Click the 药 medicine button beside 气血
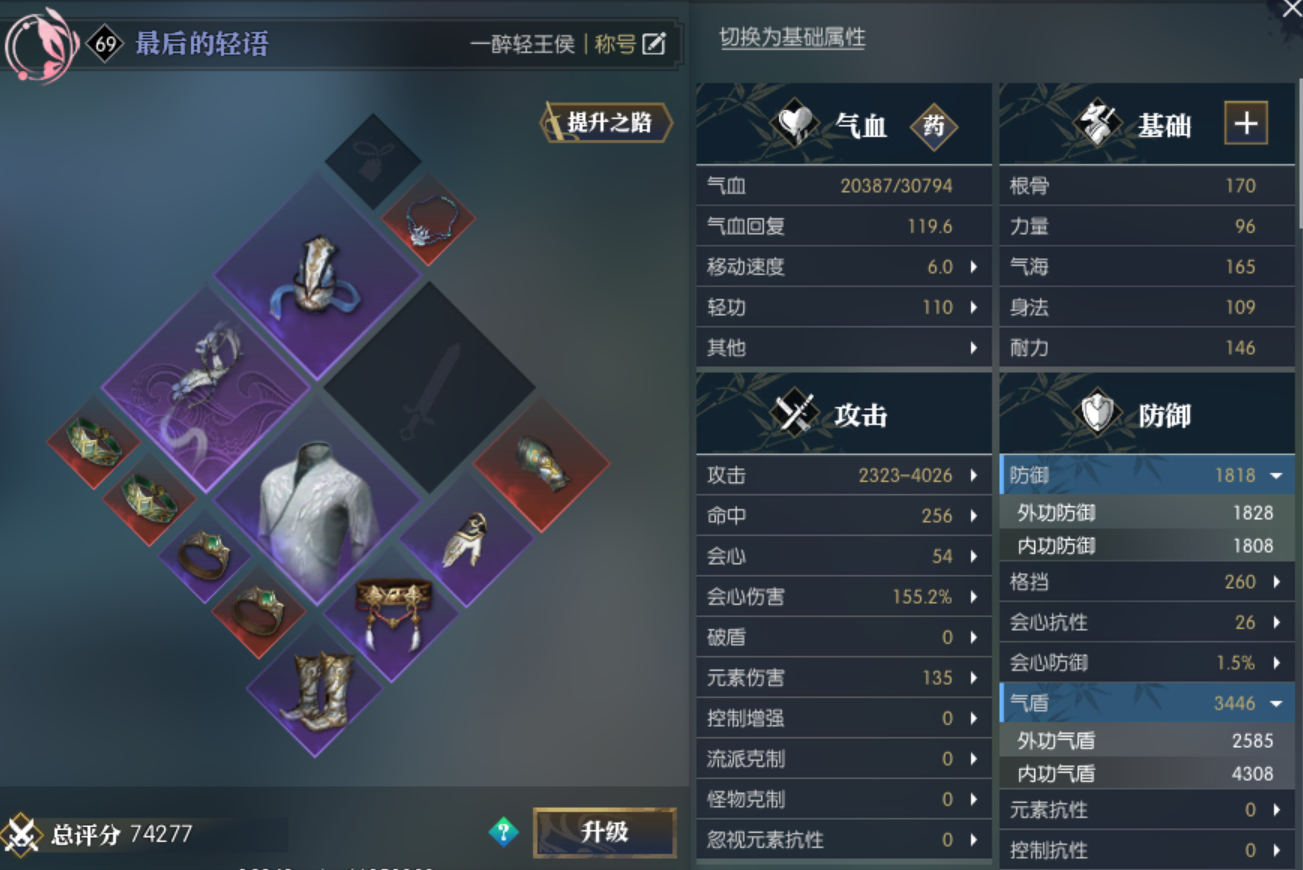 click(x=933, y=126)
